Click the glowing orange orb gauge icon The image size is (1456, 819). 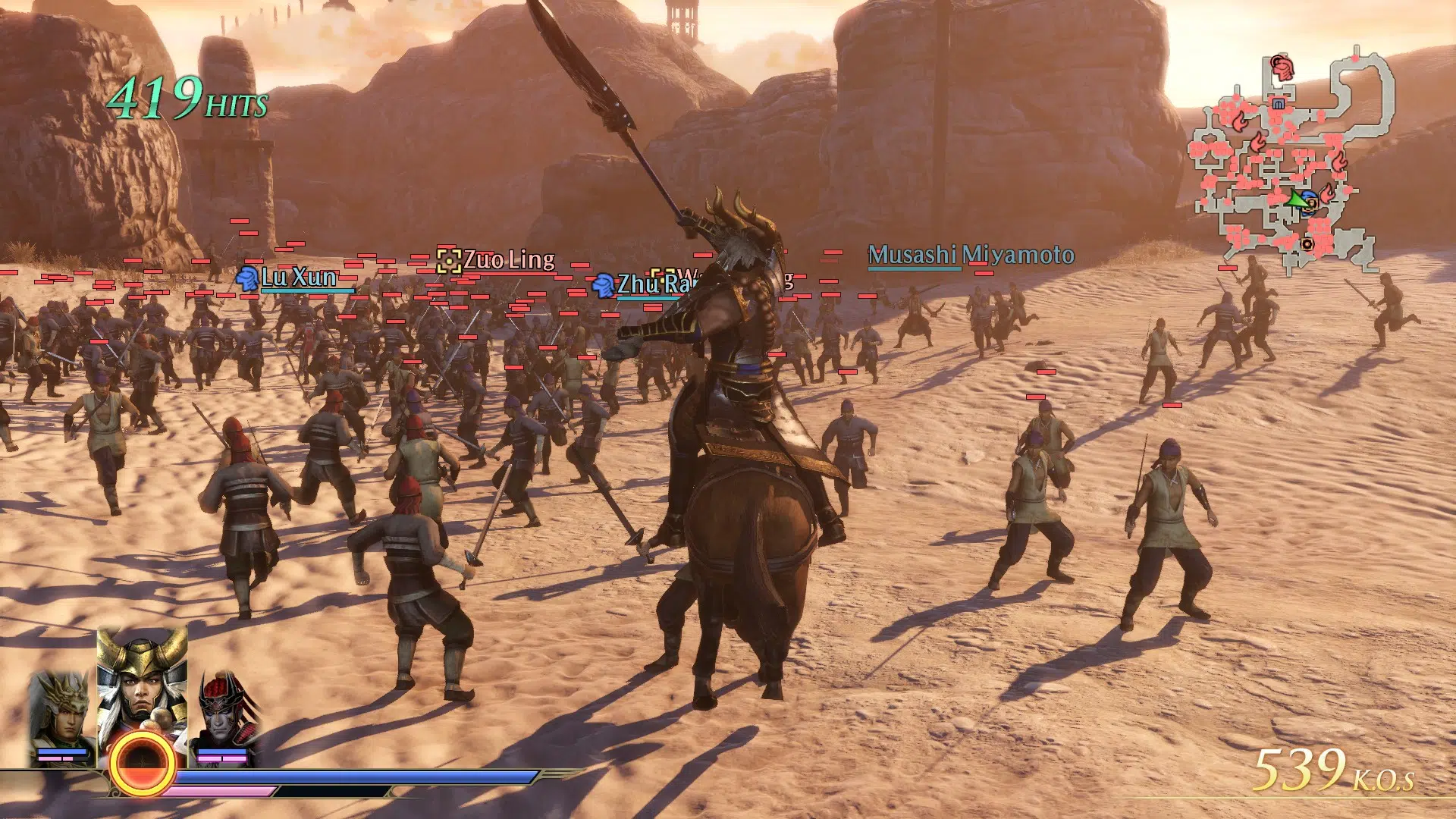pos(142,764)
